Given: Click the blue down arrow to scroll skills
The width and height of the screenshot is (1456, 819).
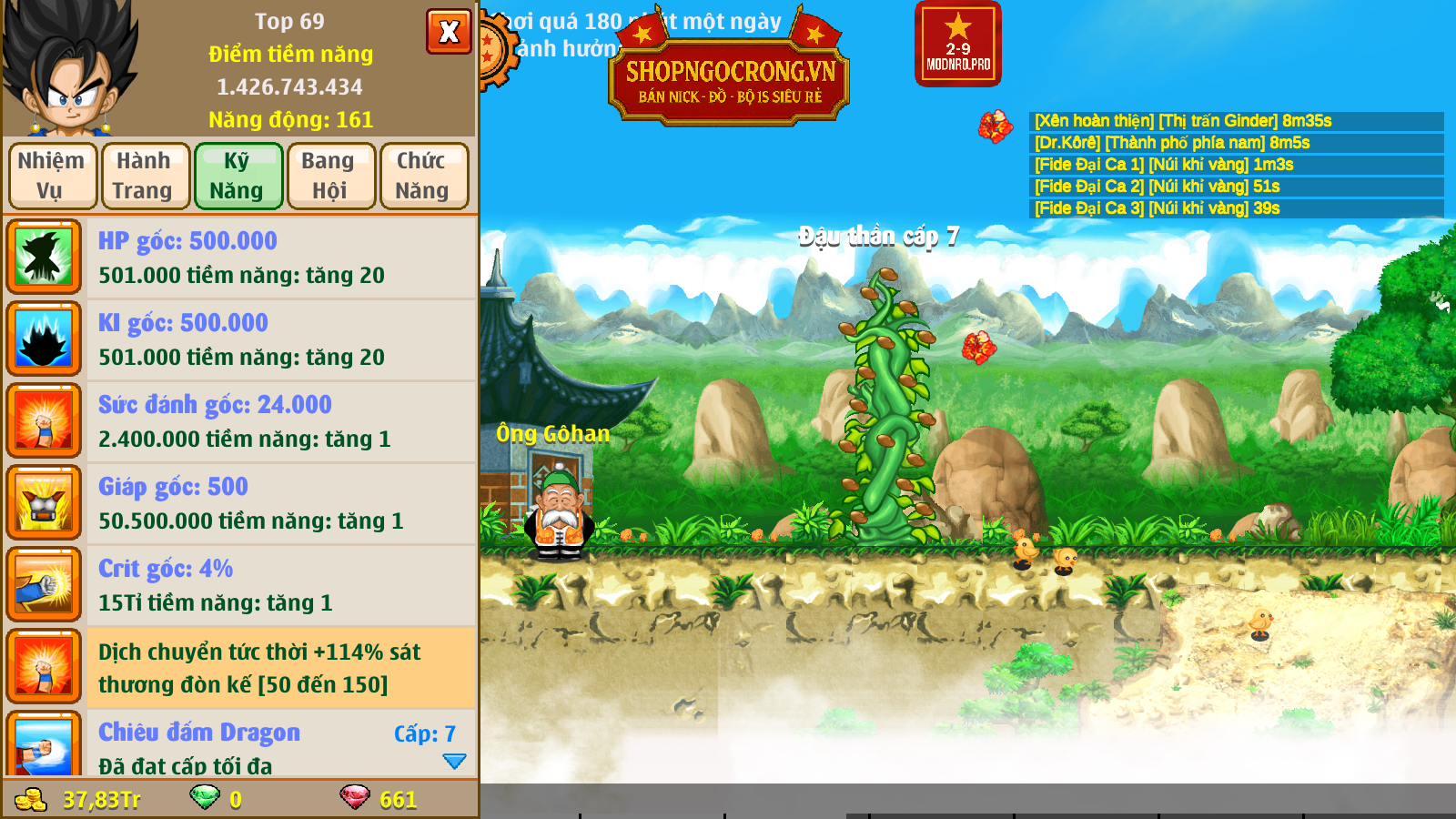Looking at the screenshot, I should (454, 761).
